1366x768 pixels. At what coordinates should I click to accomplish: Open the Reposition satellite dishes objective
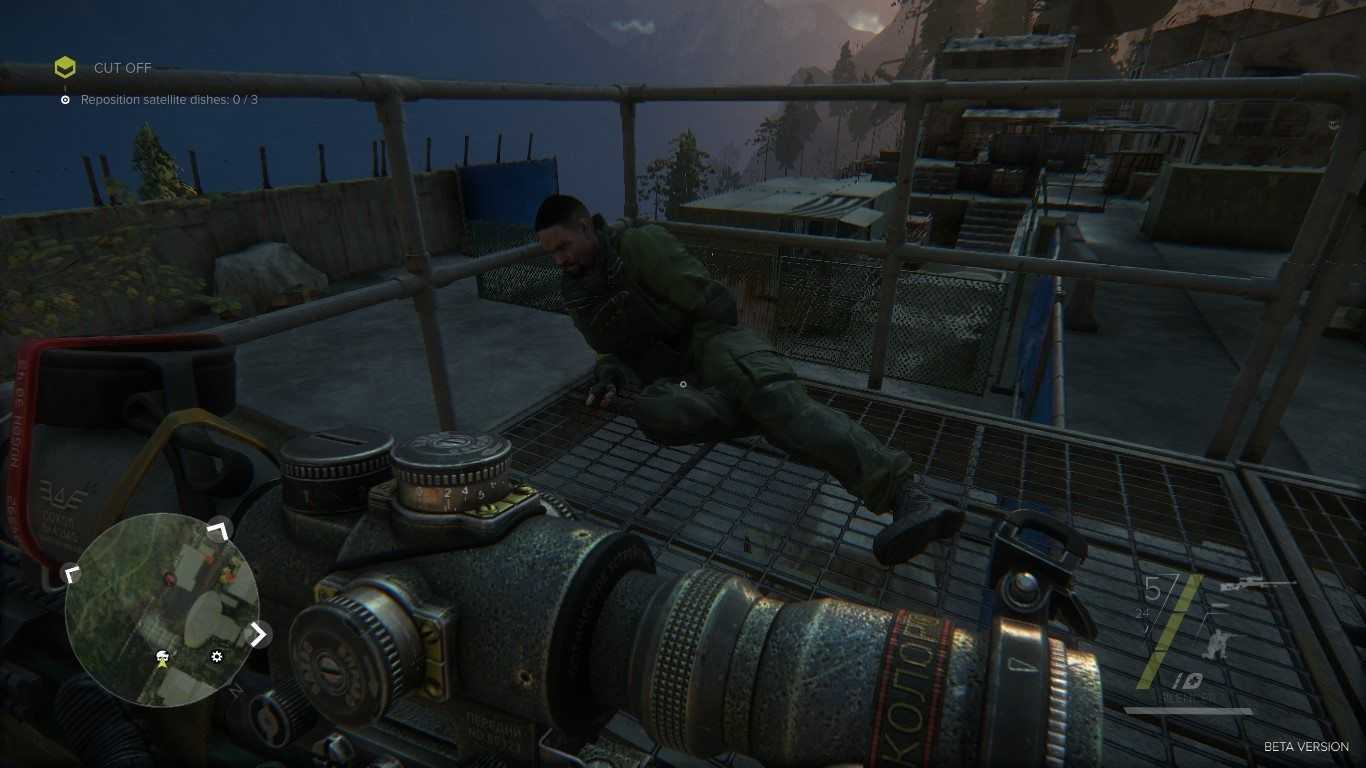coord(168,100)
